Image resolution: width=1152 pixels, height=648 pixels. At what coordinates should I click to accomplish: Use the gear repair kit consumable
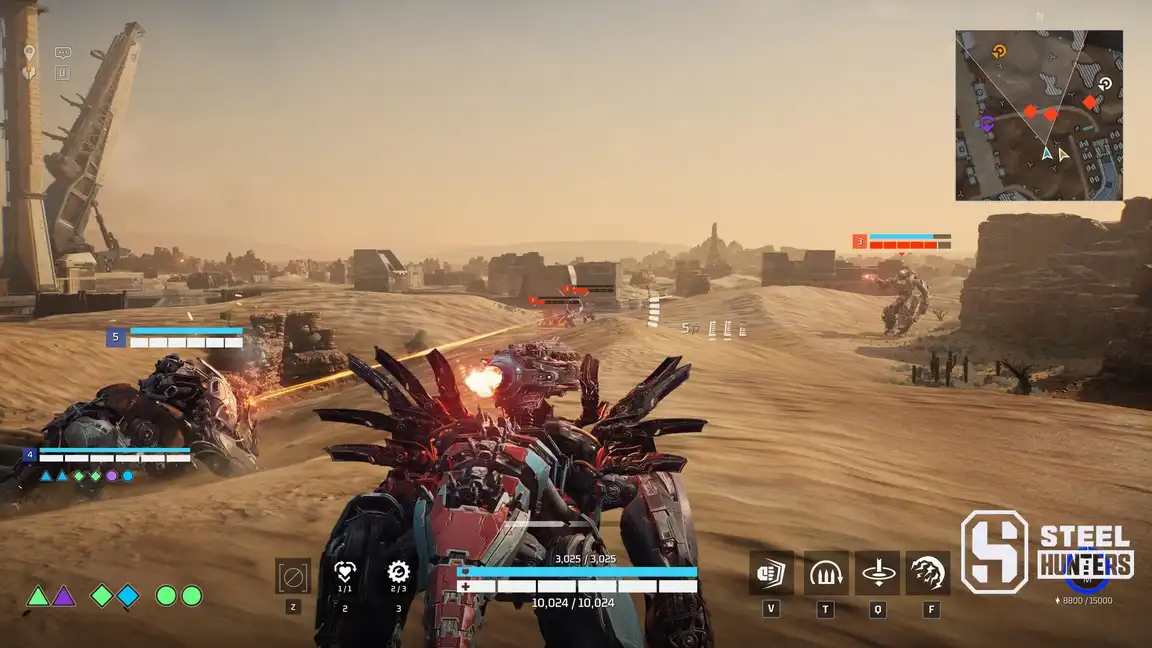[398, 573]
